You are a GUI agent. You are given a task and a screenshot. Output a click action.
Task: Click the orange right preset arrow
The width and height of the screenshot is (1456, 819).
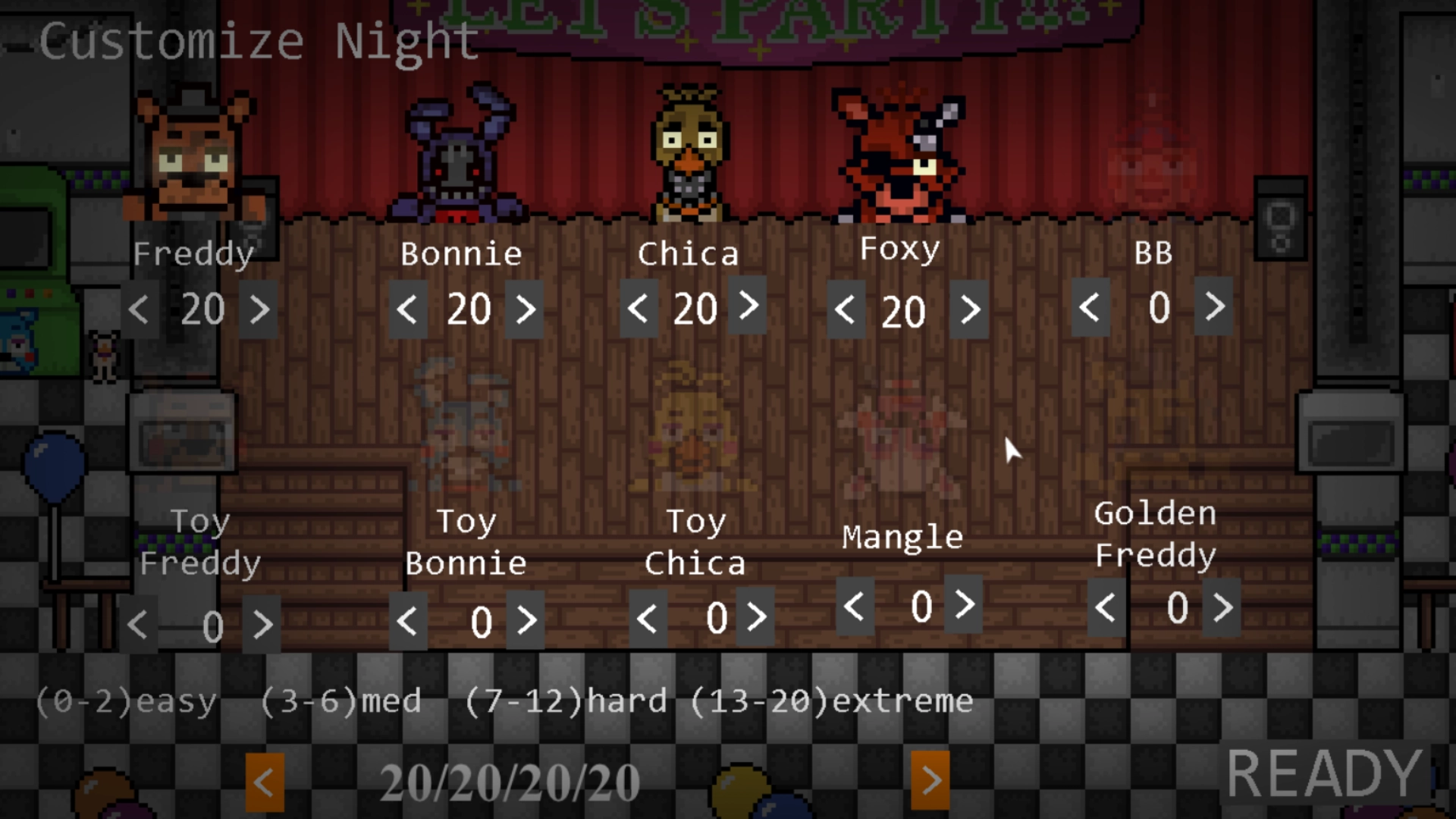pyautogui.click(x=931, y=781)
